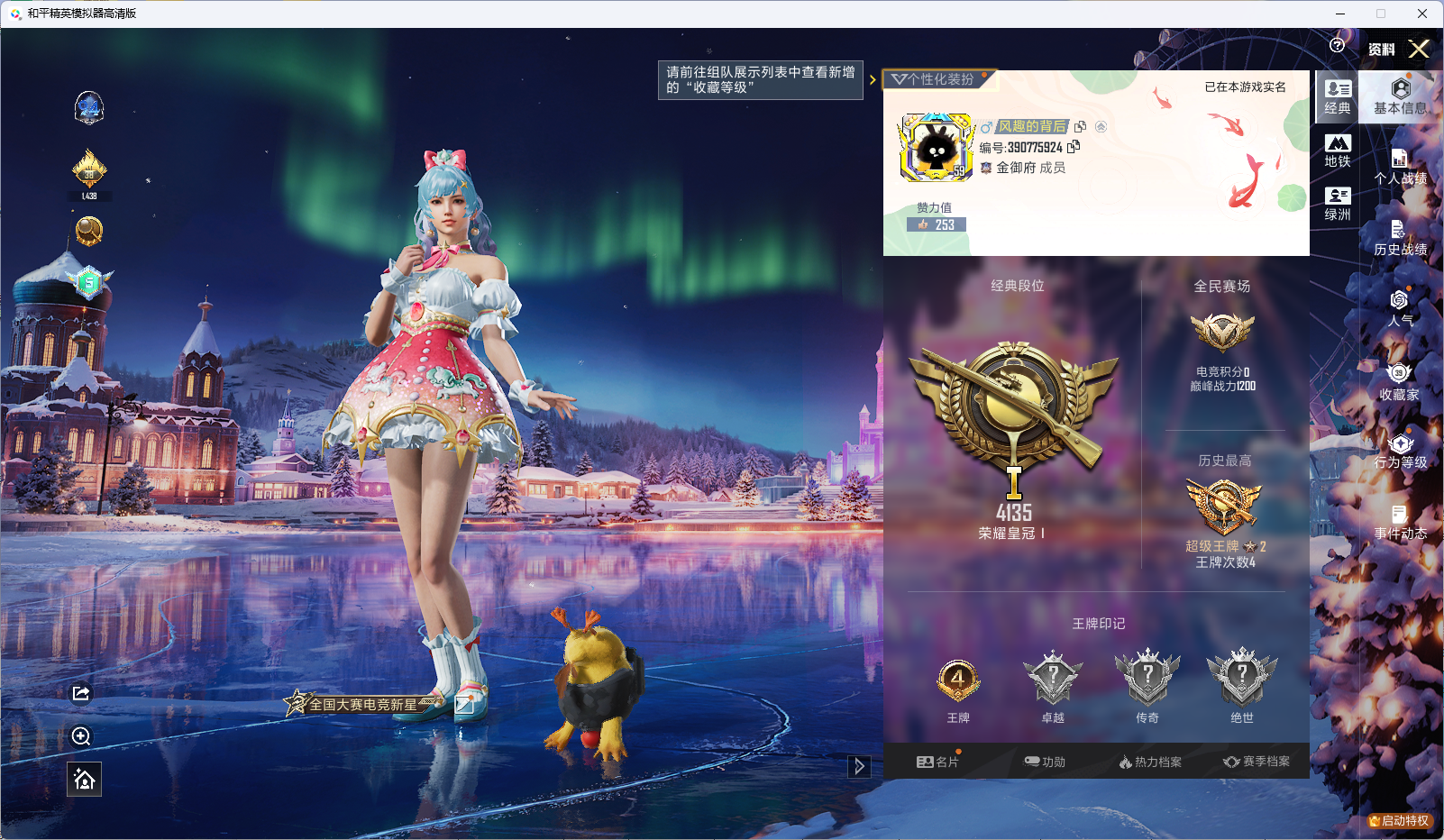The width and height of the screenshot is (1444, 840).
Task: Select the 人气 popularity sidebar icon
Action: pyautogui.click(x=1400, y=311)
